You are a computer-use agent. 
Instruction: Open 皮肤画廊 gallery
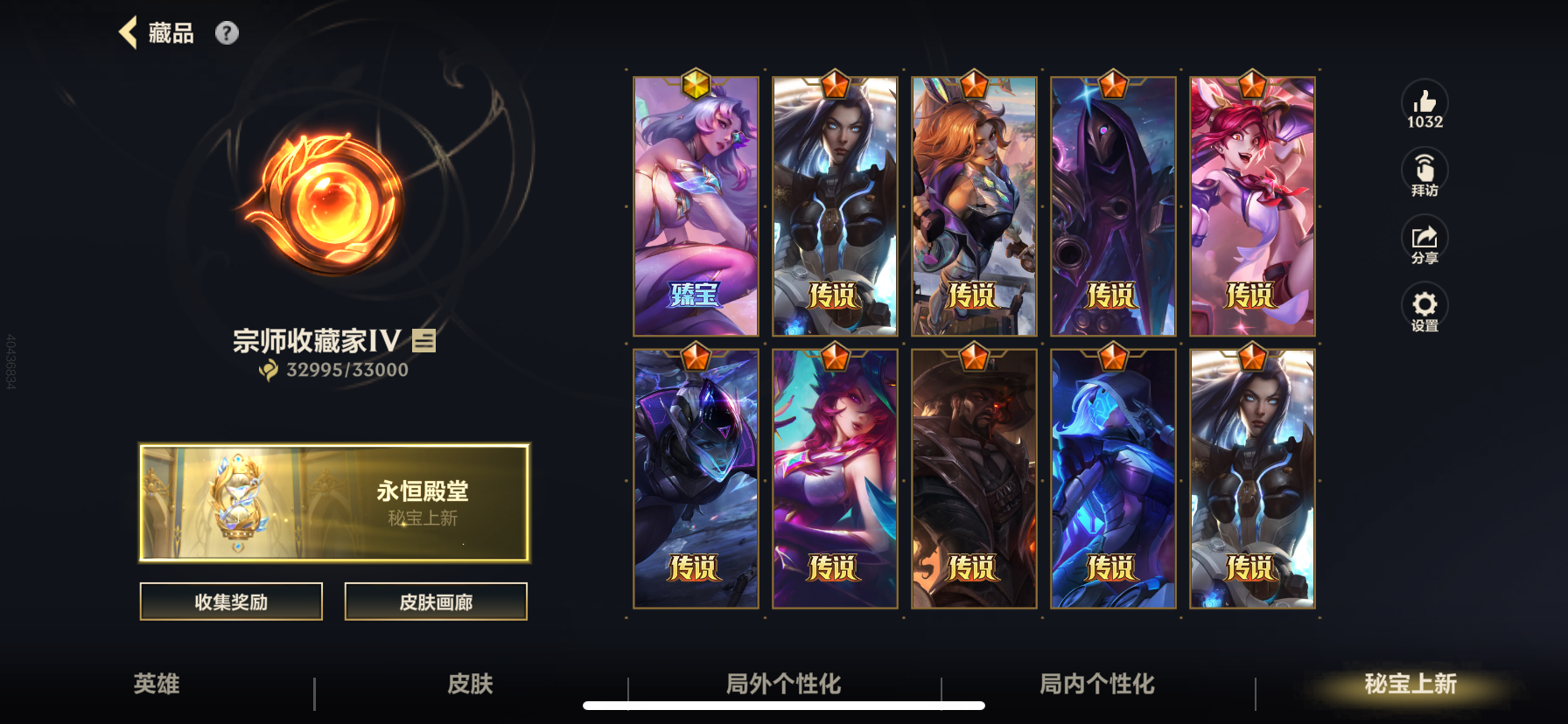pyautogui.click(x=436, y=602)
